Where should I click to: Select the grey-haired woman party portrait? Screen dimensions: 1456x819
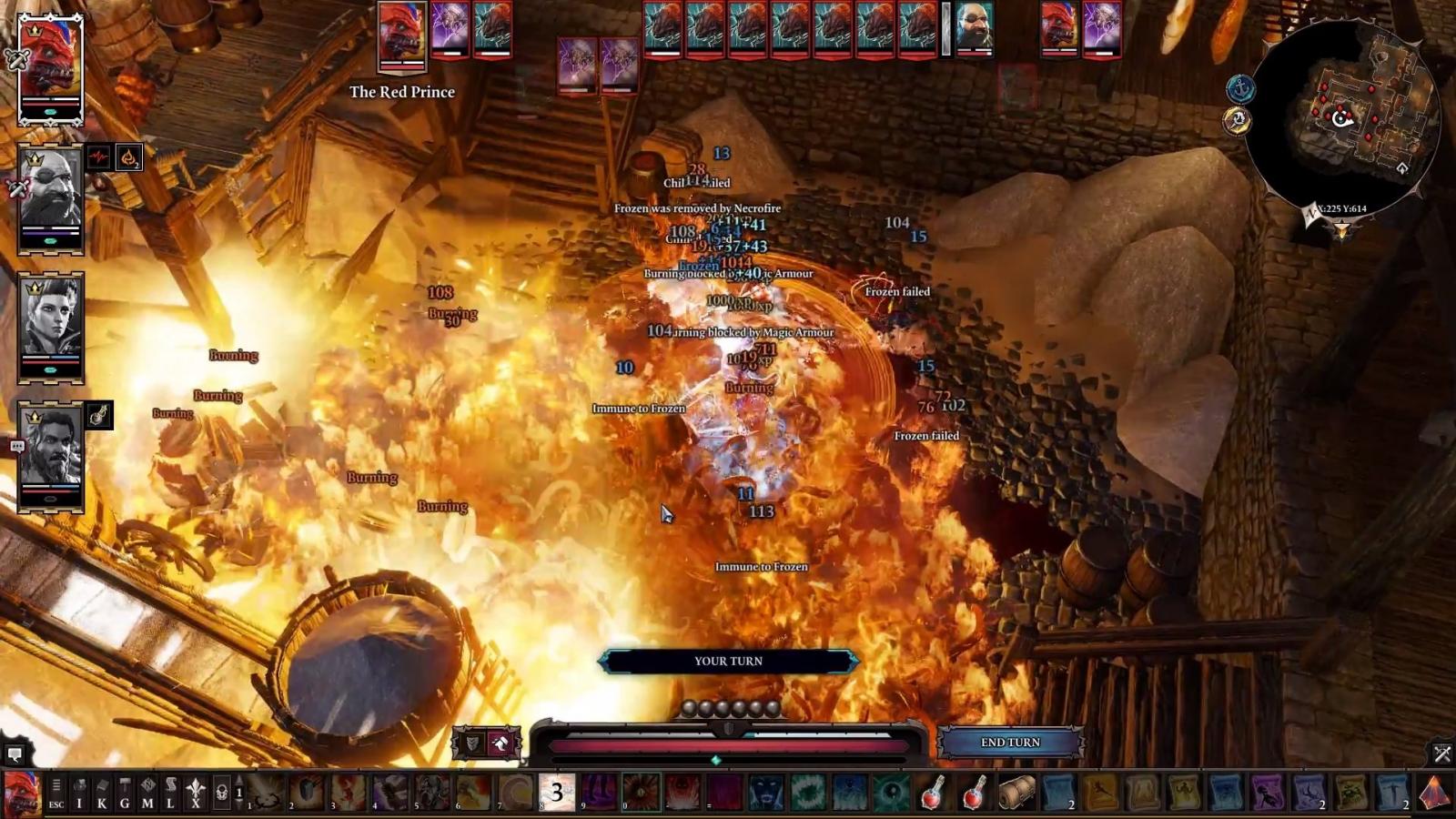pos(51,325)
